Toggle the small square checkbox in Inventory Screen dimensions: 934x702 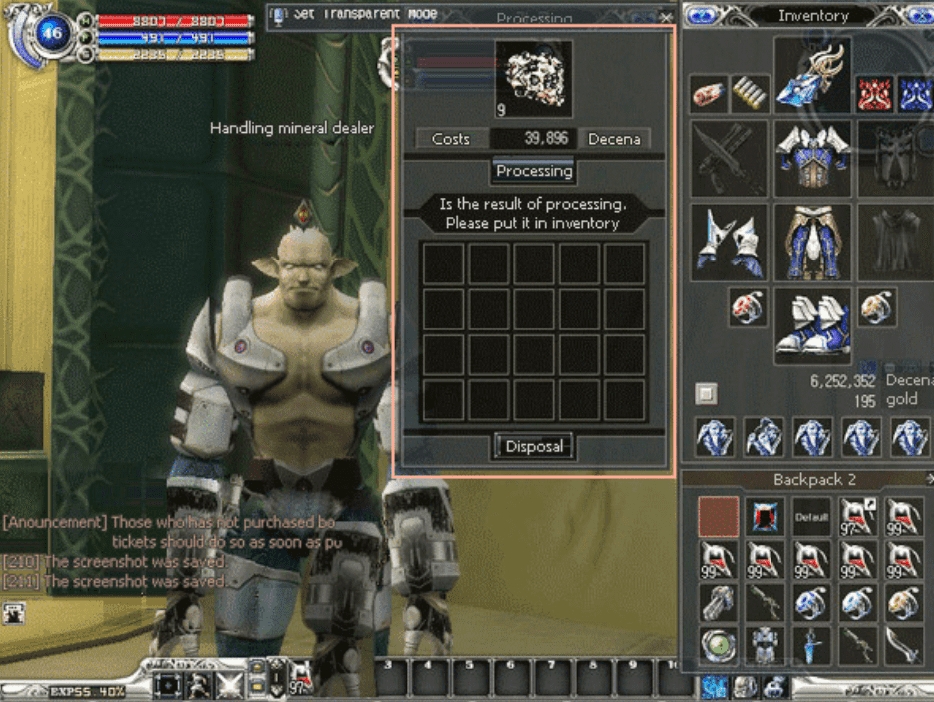point(706,393)
